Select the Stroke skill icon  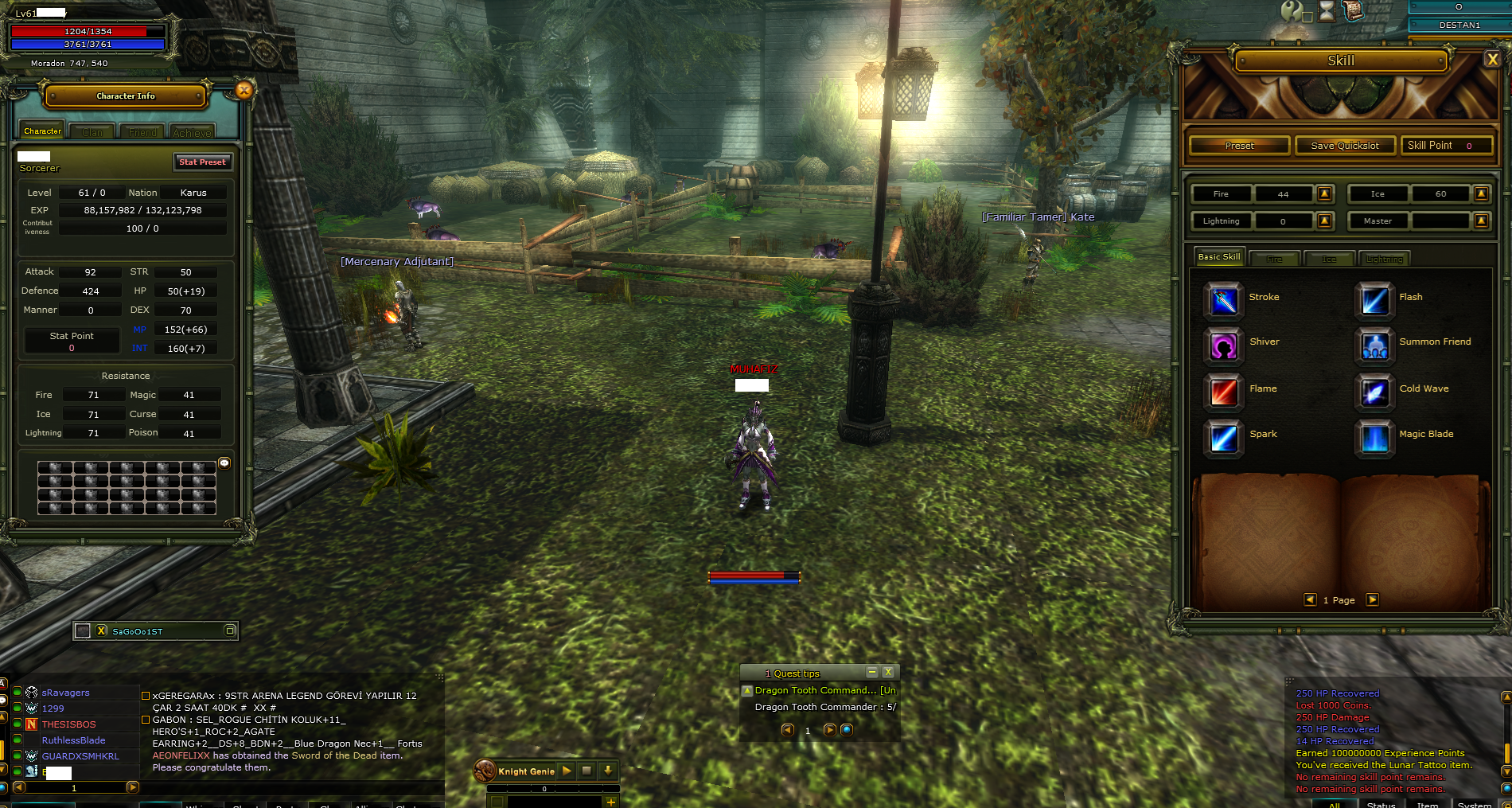click(x=1223, y=299)
